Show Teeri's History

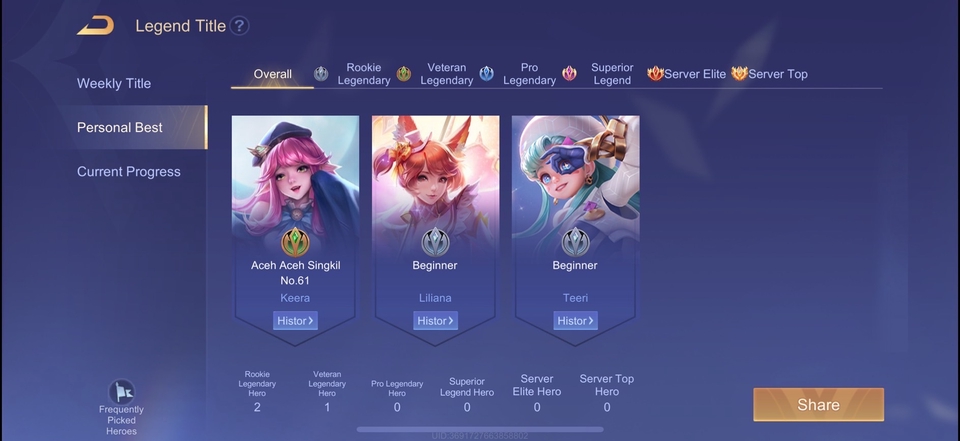(x=575, y=321)
